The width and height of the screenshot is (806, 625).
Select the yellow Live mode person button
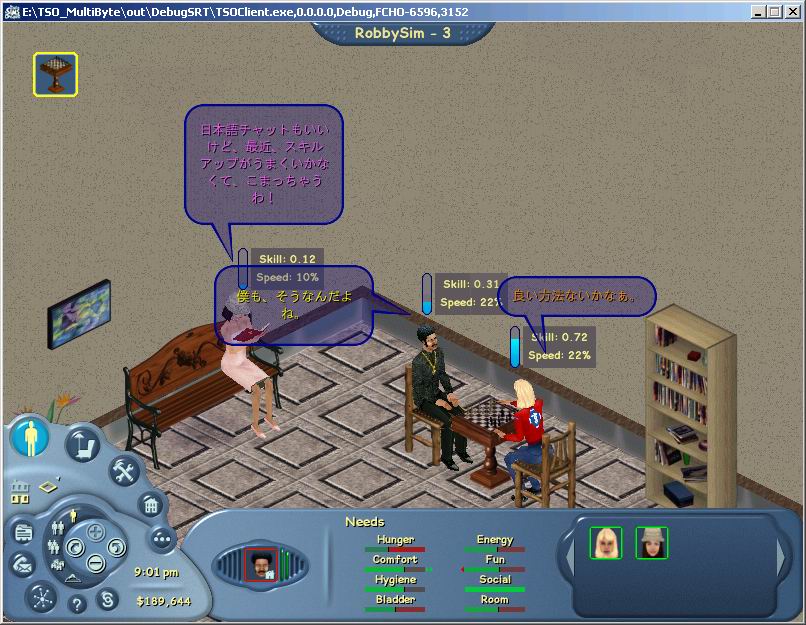(x=30, y=438)
